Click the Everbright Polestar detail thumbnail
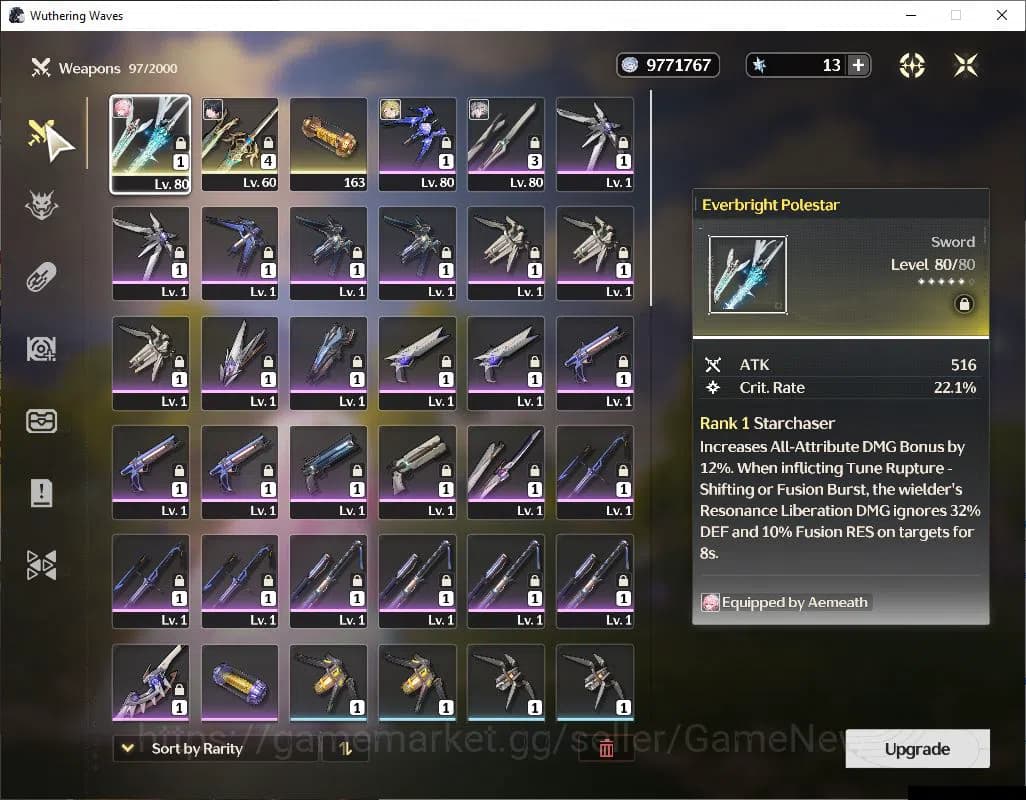 tap(747, 275)
